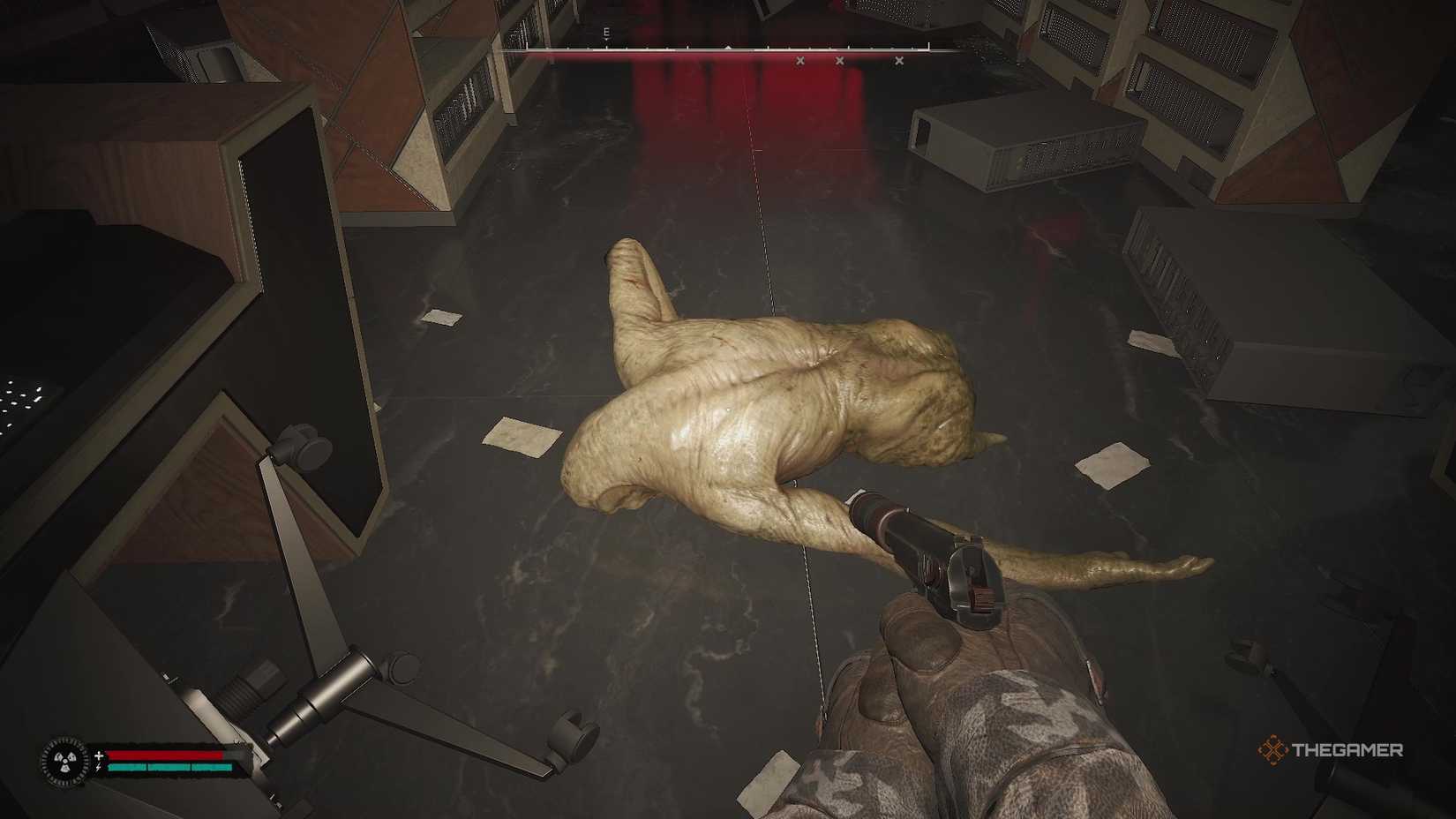Click the health cross icon beside the red bar
This screenshot has height=819, width=1456.
[x=99, y=755]
